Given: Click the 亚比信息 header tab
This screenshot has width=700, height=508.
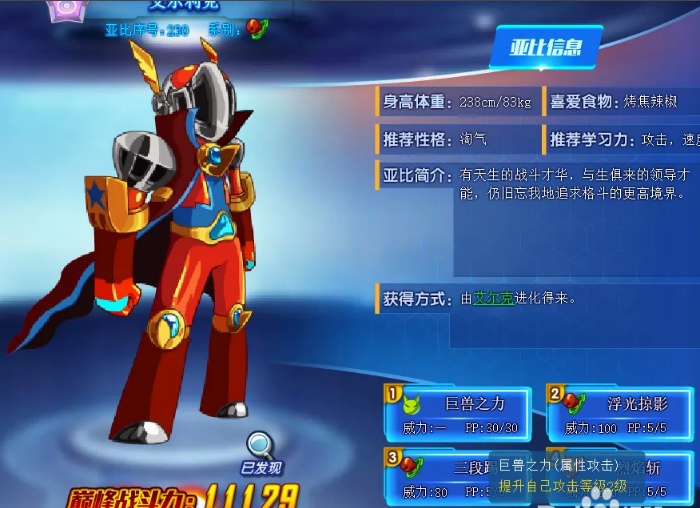Looking at the screenshot, I should [x=546, y=47].
